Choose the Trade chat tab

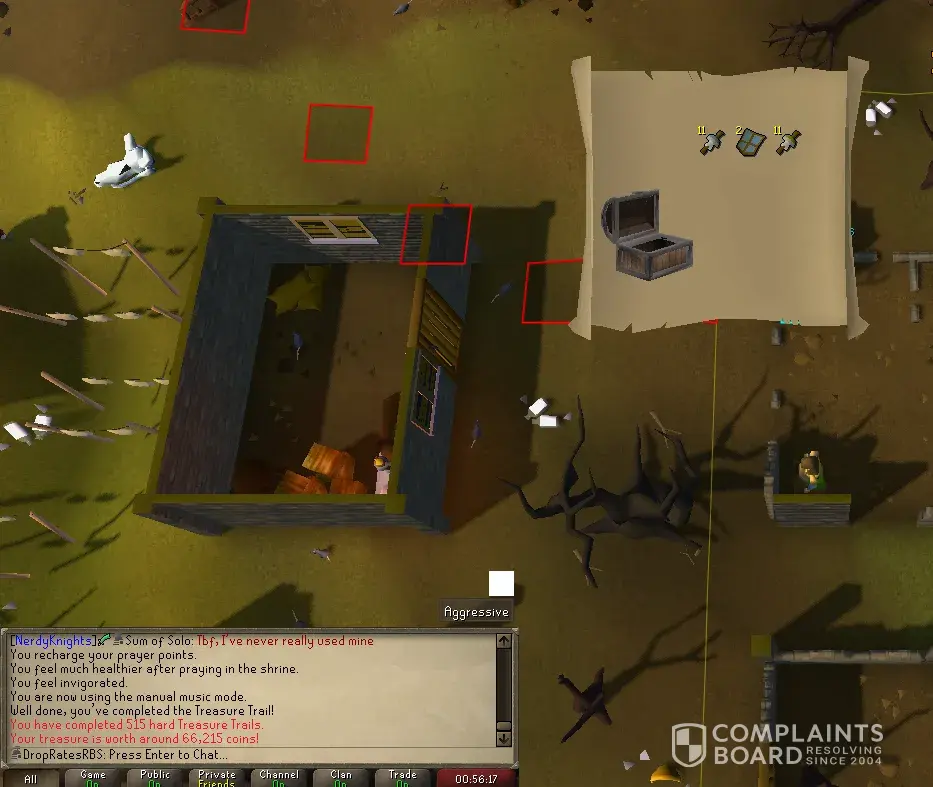coord(403,778)
